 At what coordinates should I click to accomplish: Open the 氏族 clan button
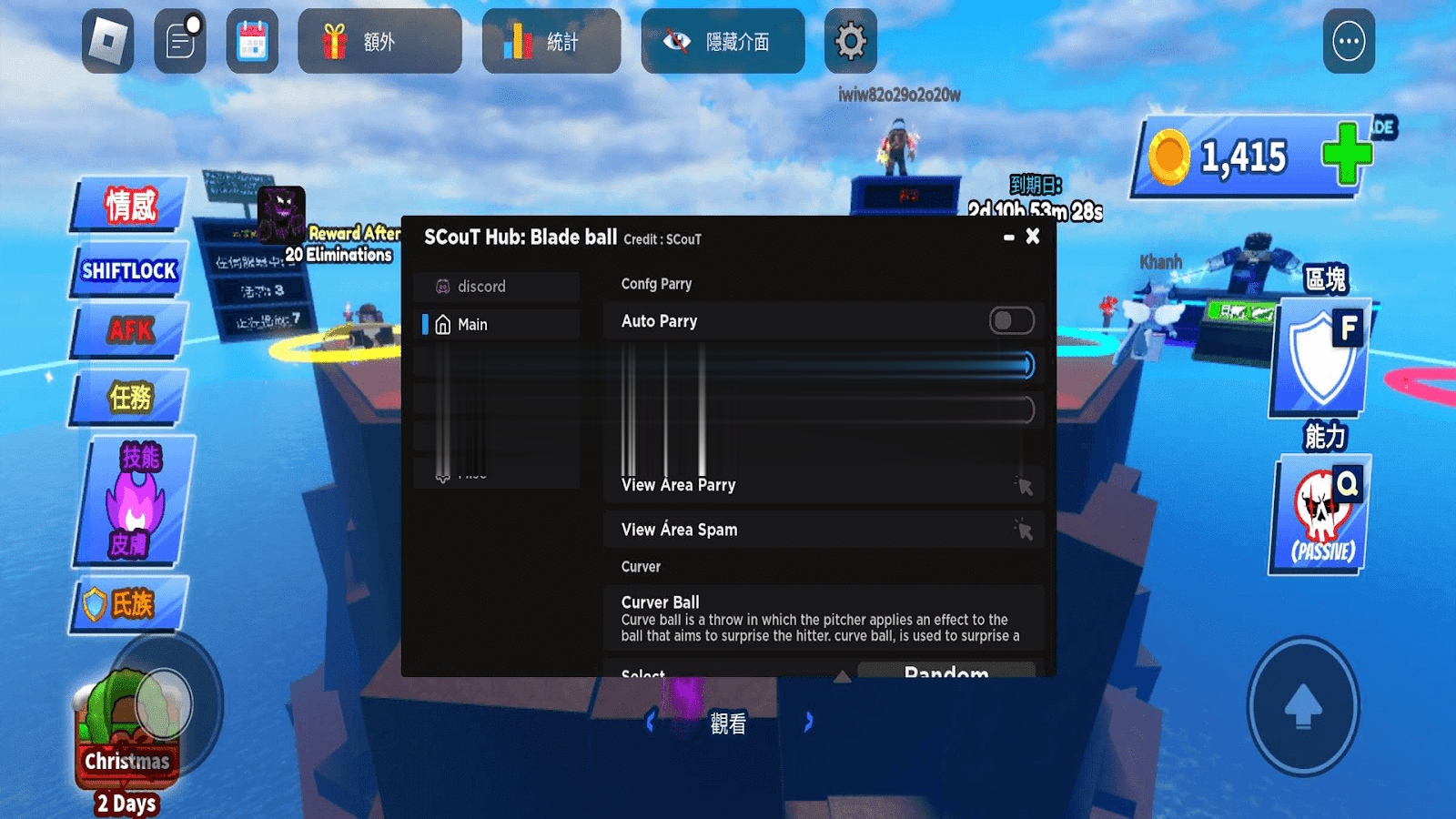click(x=130, y=603)
